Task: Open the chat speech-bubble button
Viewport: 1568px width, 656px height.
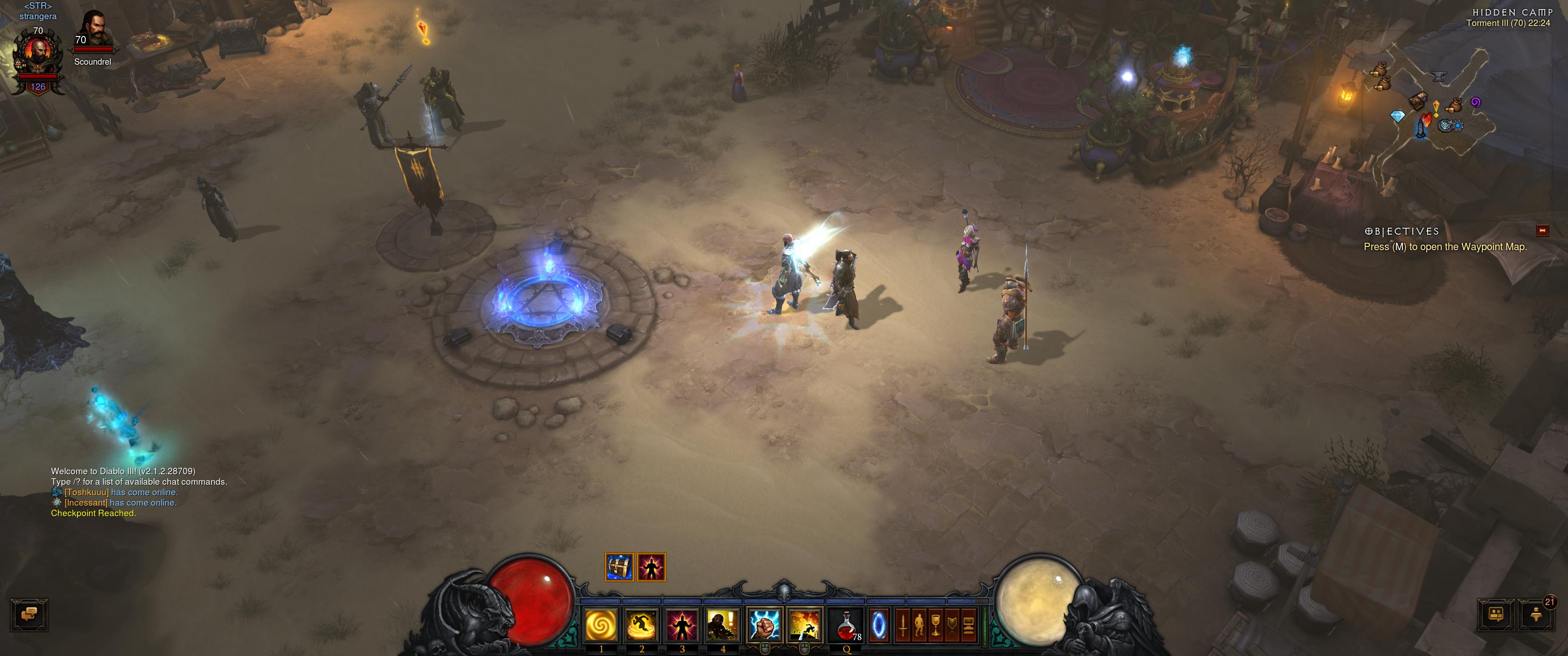Action: click(x=29, y=615)
